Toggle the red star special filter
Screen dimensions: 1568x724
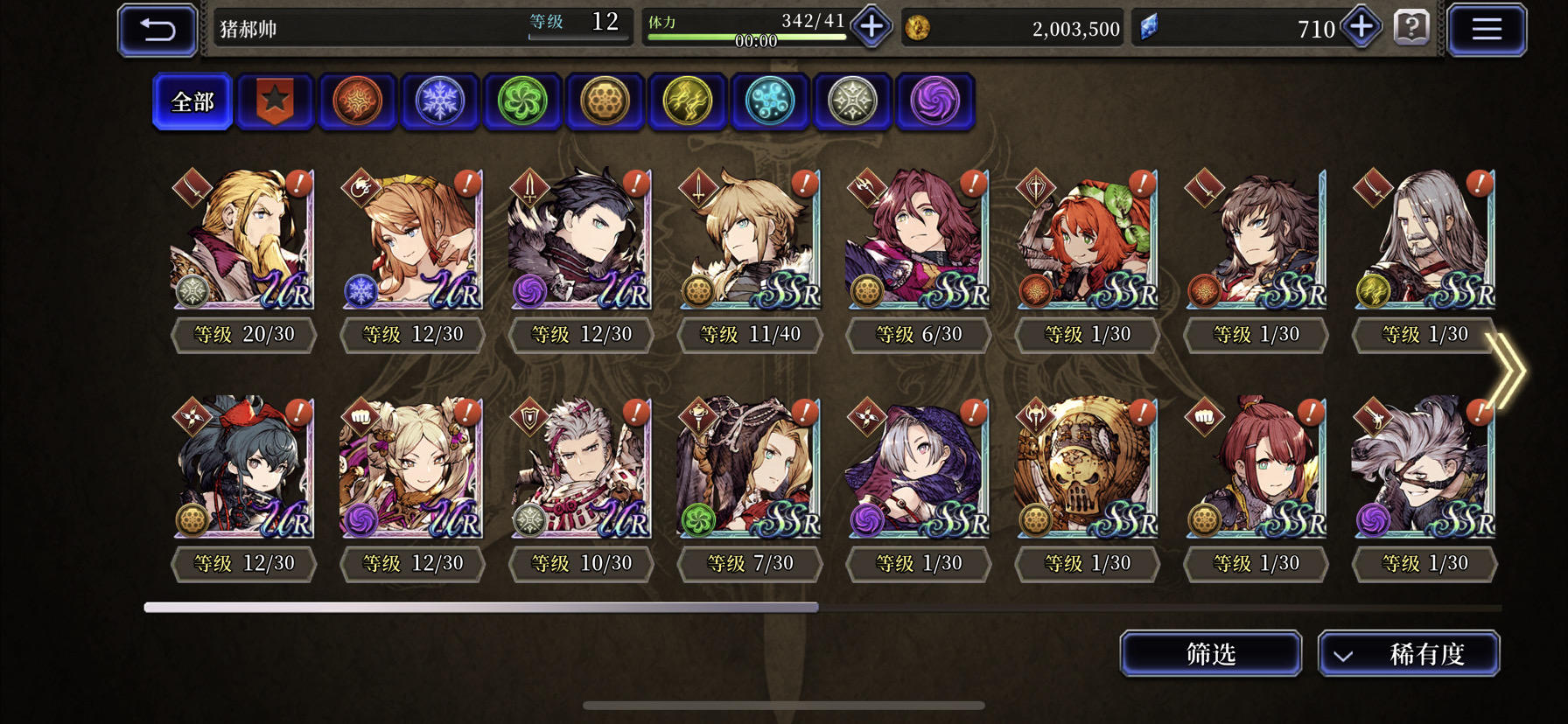point(275,101)
